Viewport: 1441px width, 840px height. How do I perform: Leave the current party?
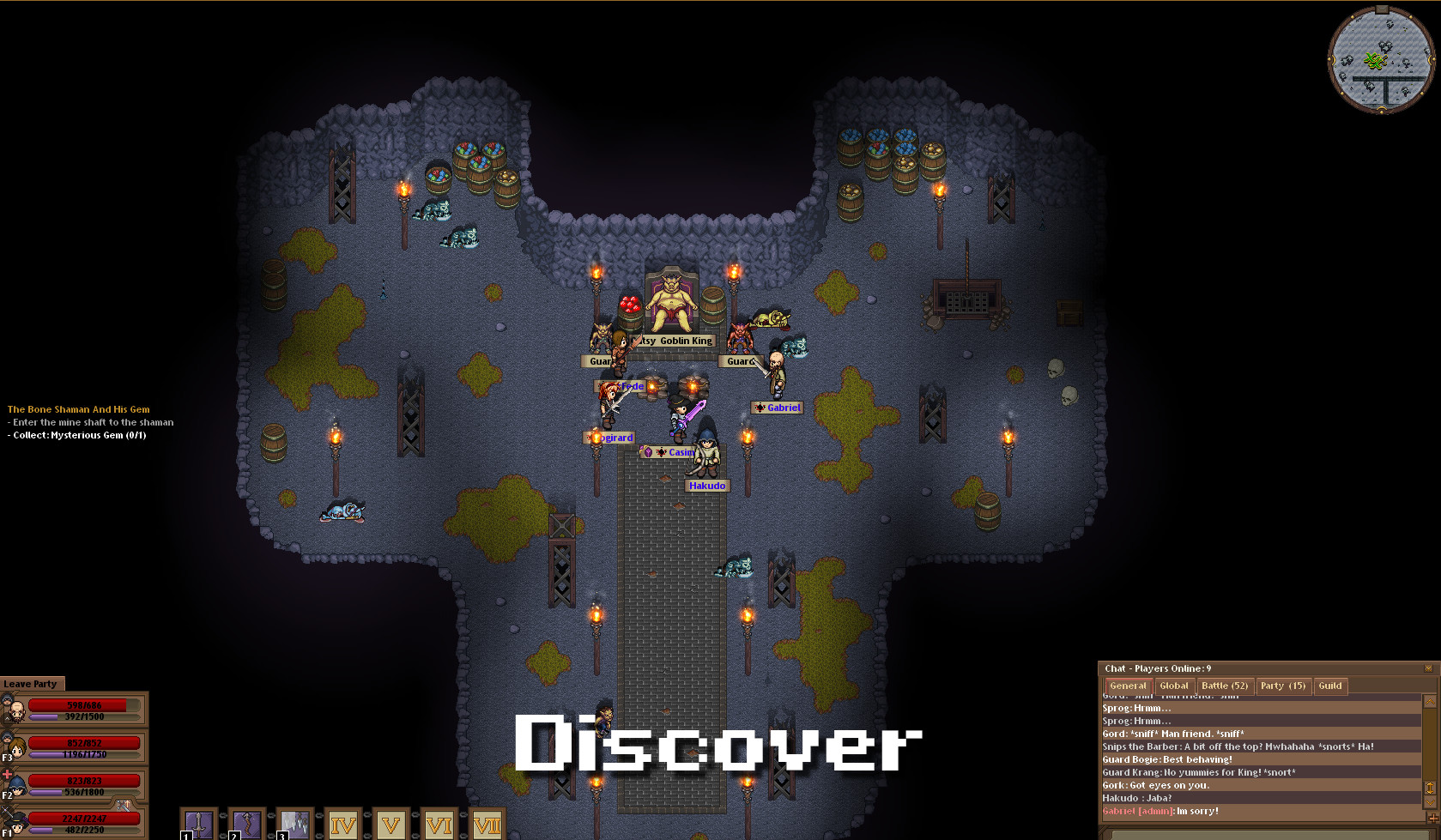coord(31,684)
